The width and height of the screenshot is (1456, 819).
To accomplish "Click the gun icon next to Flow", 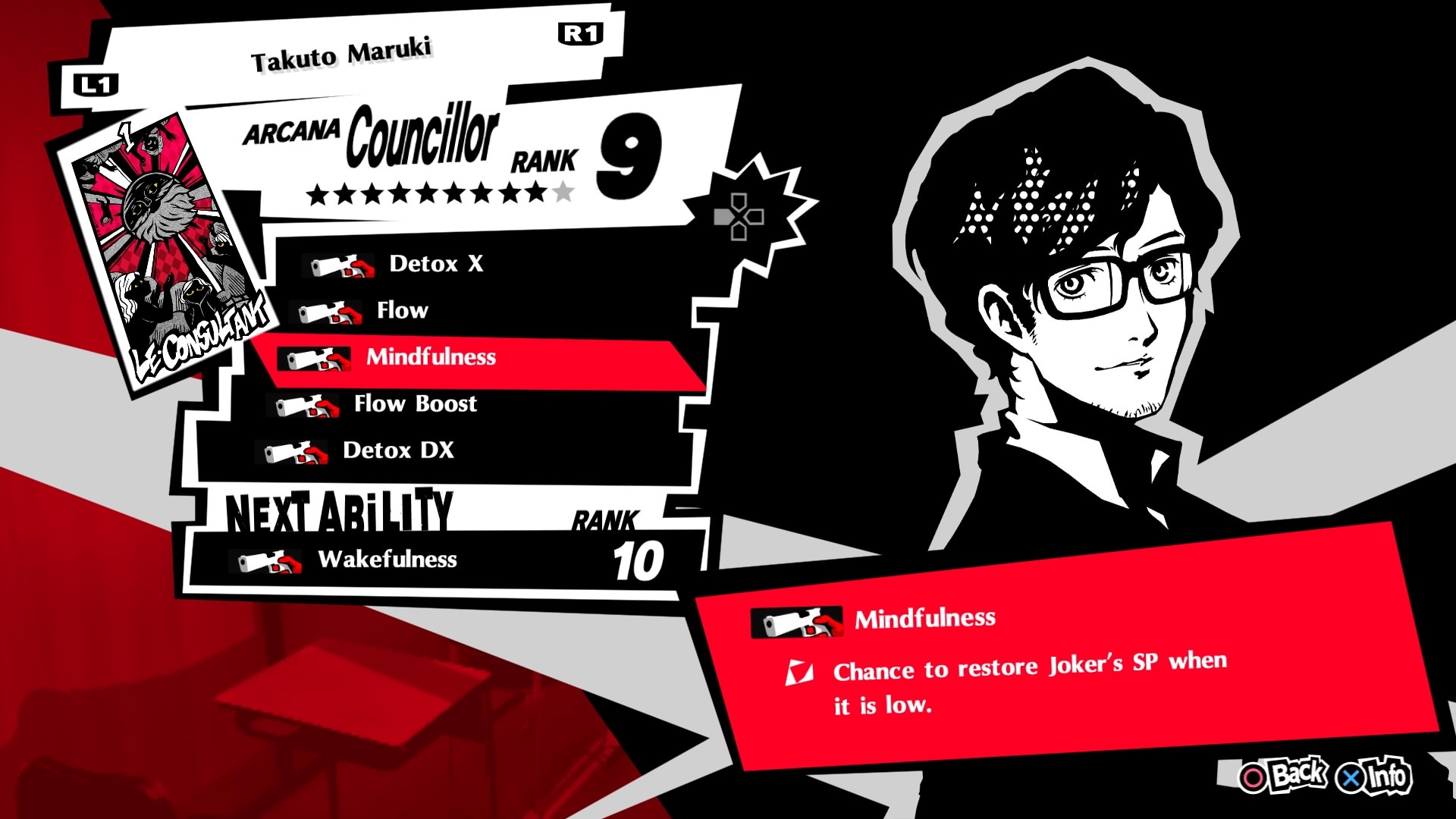I will [x=325, y=311].
